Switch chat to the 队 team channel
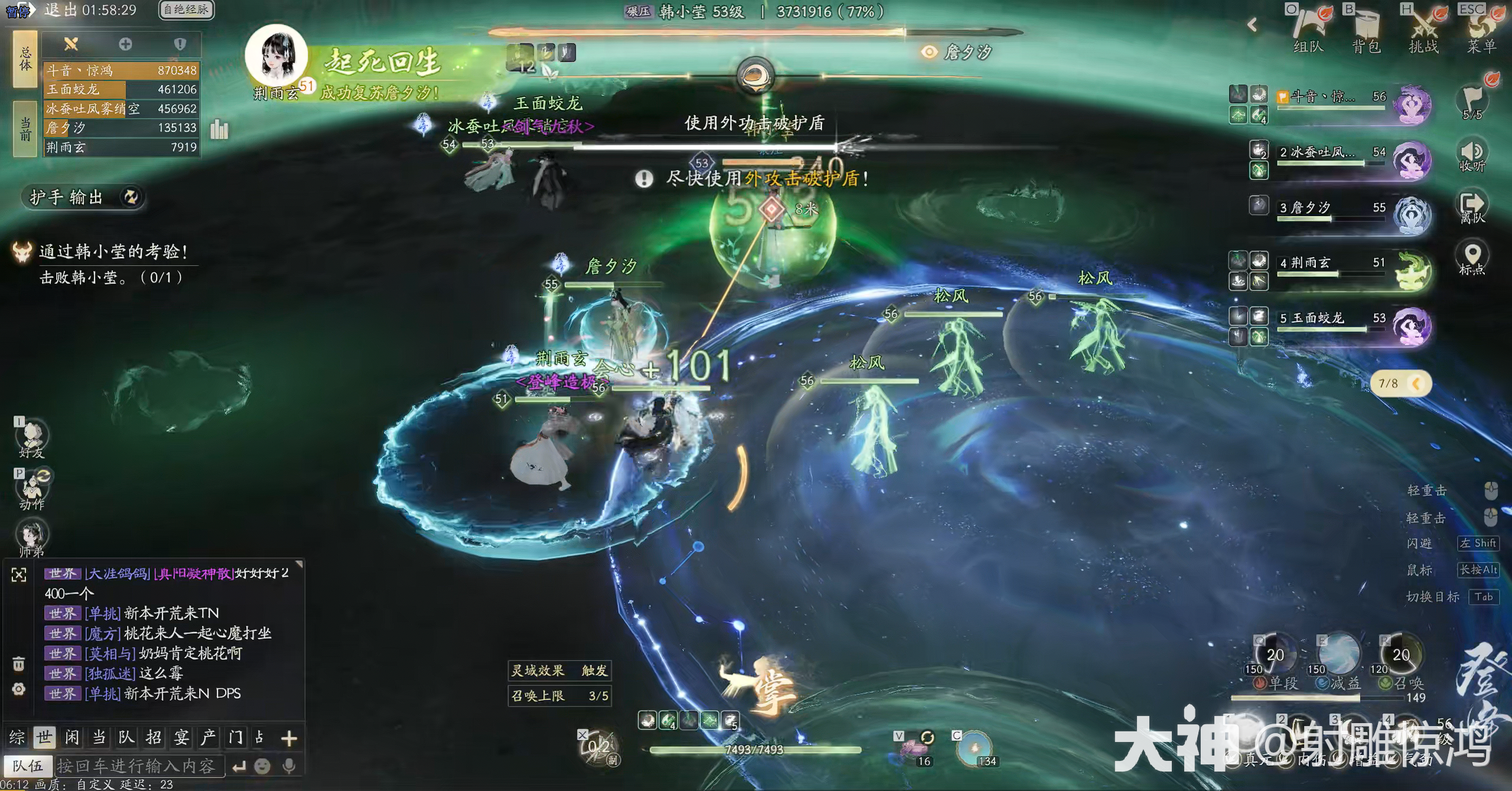 pos(126,737)
